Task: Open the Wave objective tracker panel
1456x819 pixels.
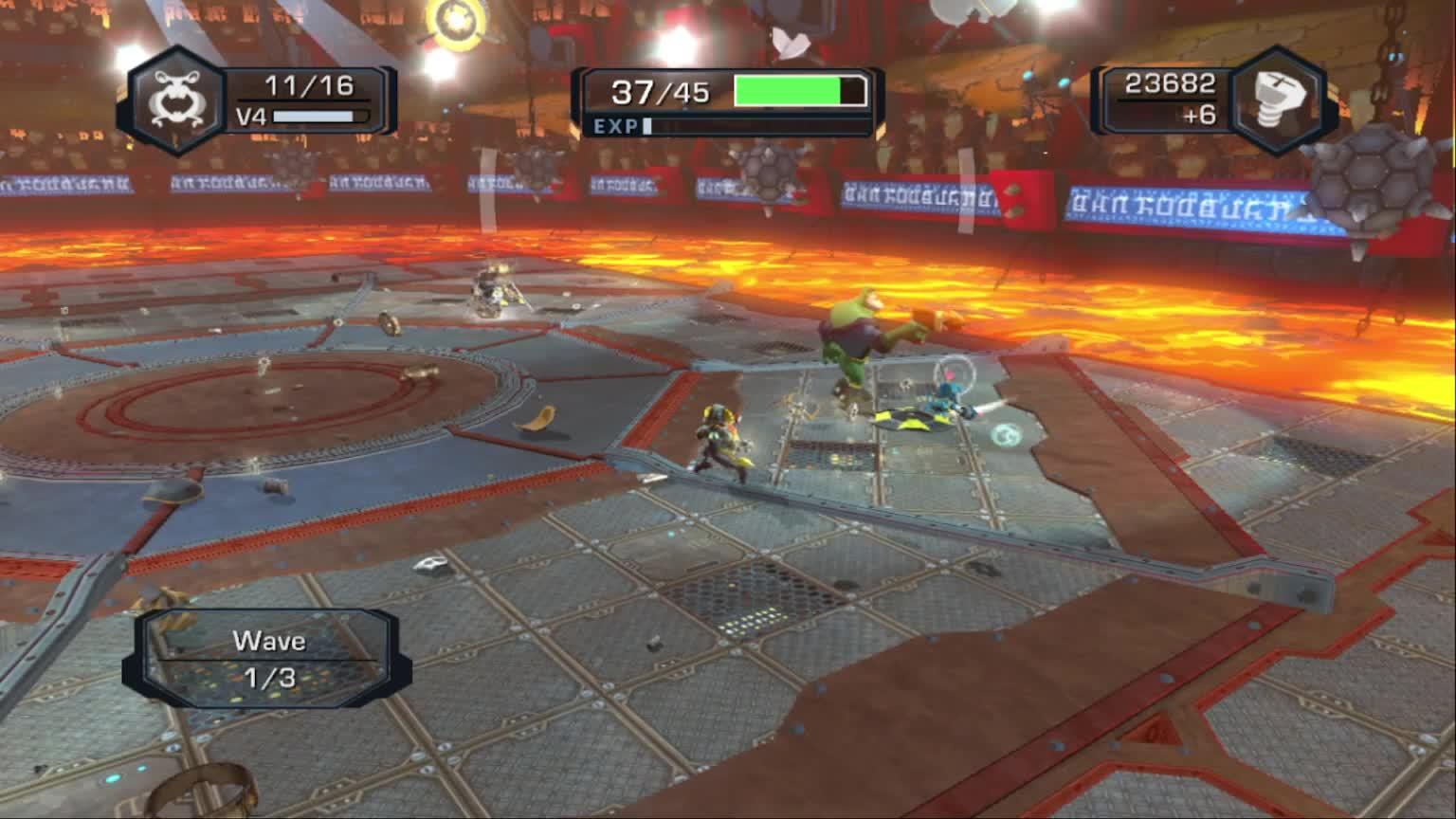Action: click(x=268, y=659)
